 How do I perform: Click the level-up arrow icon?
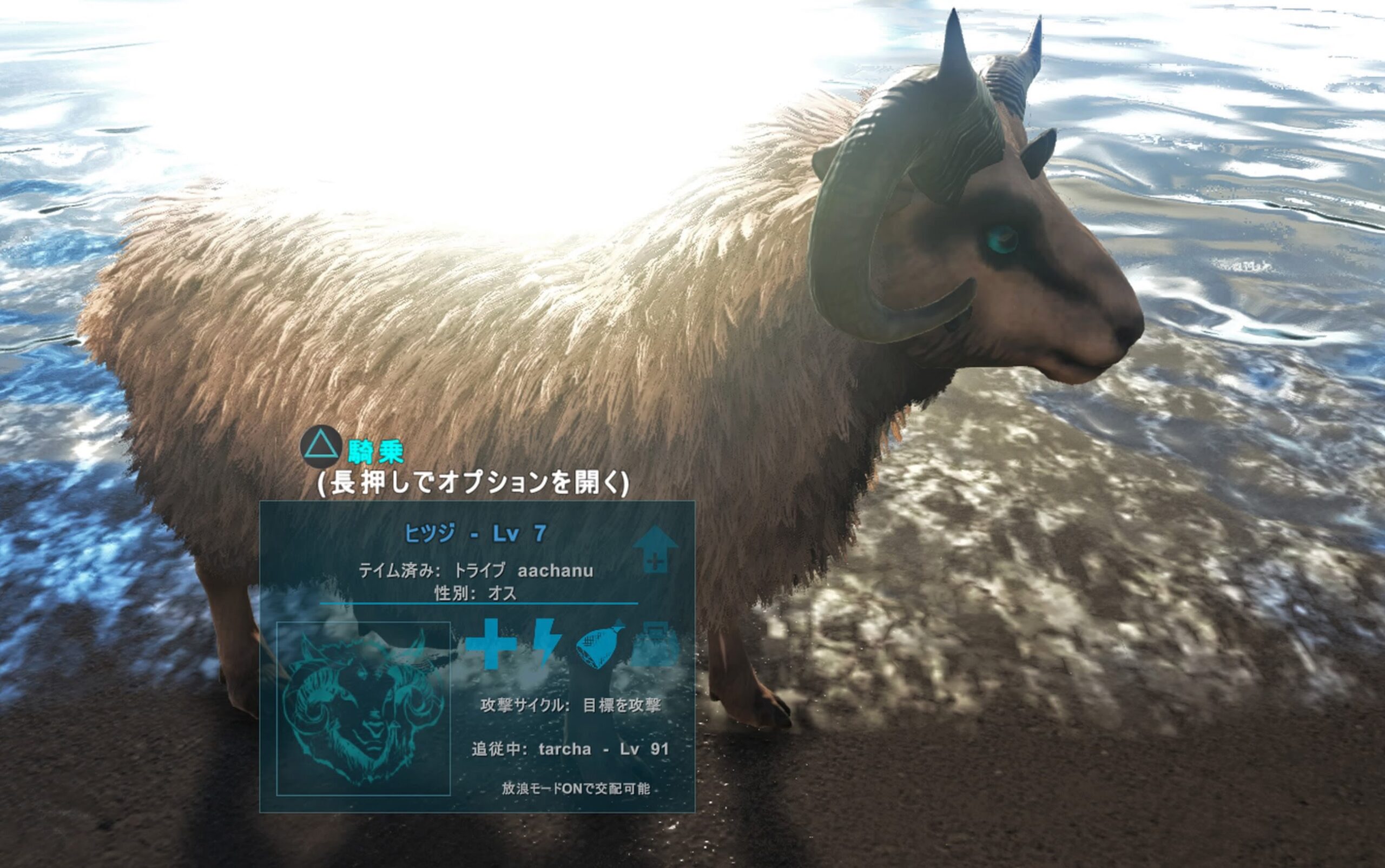(655, 549)
